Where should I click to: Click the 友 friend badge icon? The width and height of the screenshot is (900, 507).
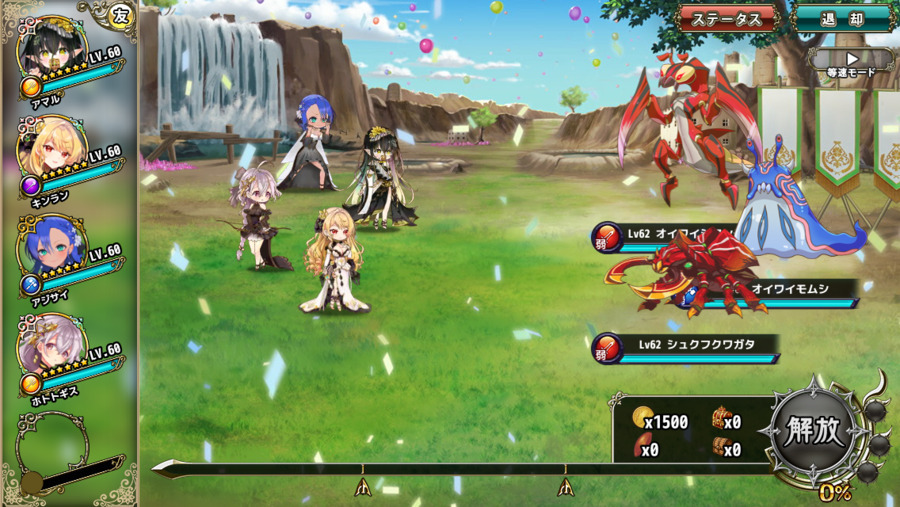[x=121, y=14]
